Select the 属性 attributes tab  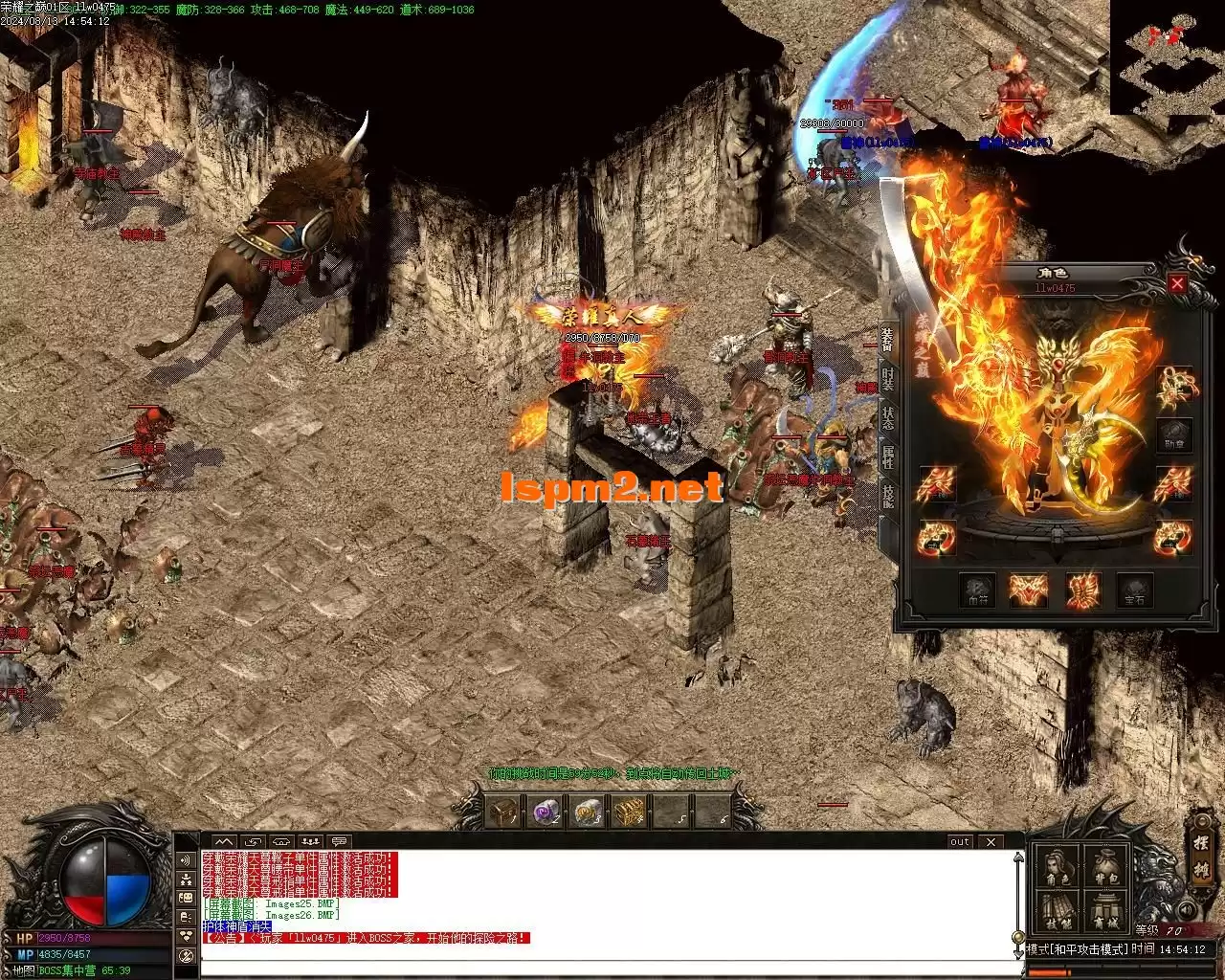tap(888, 457)
